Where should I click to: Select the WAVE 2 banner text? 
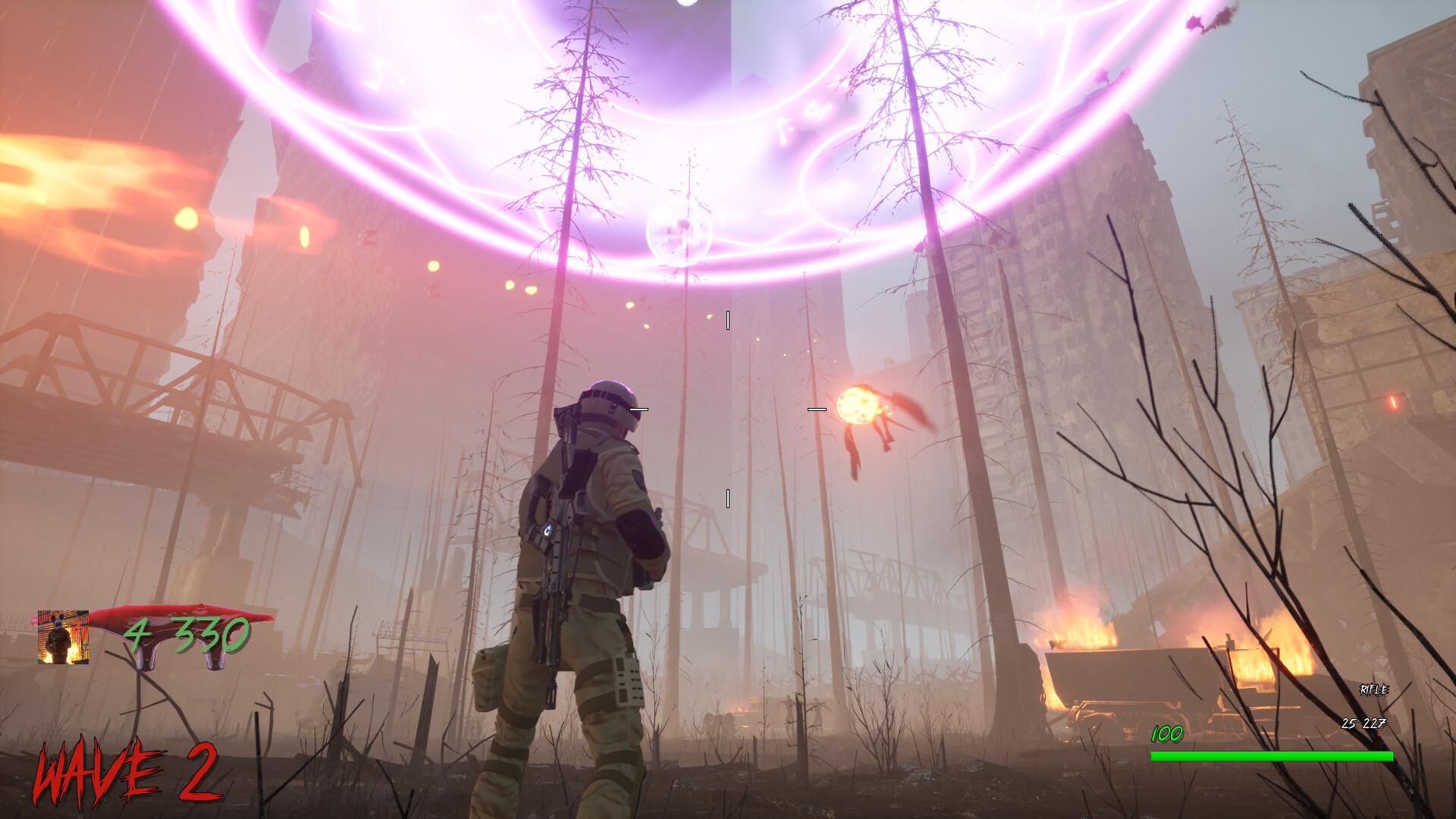(x=127, y=770)
